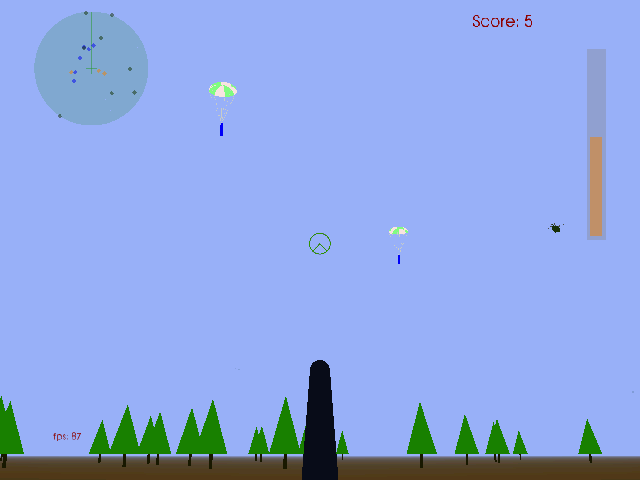Click the circular radar minimap
The width and height of the screenshot is (640, 480).
[x=91, y=68]
